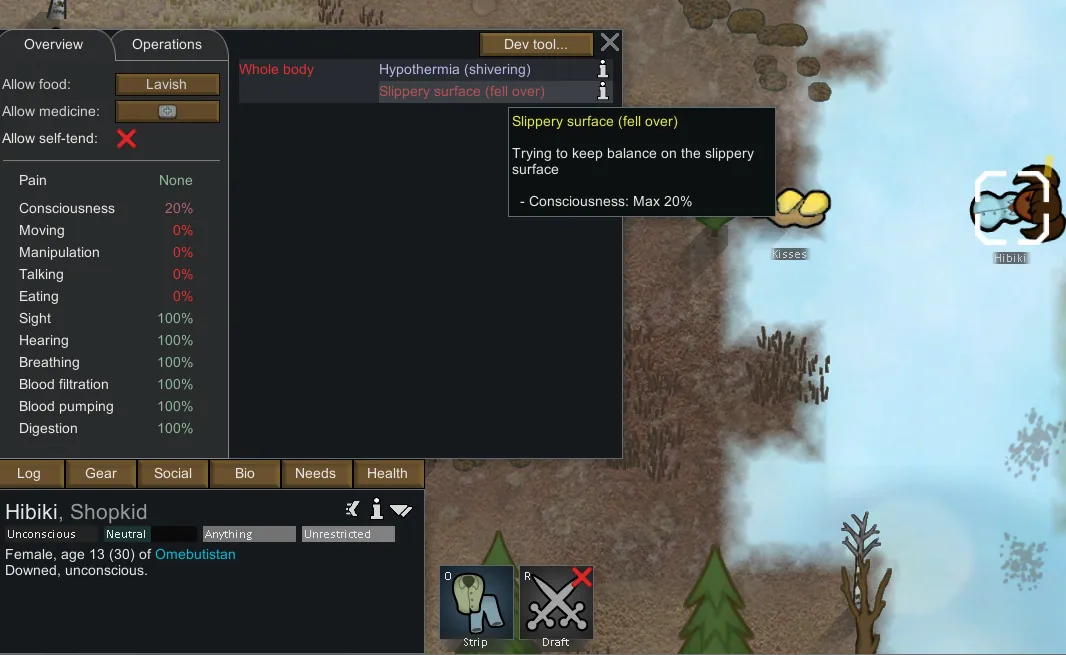The image size is (1066, 655).
Task: Change the Unrestricted area assignment
Action: click(348, 534)
